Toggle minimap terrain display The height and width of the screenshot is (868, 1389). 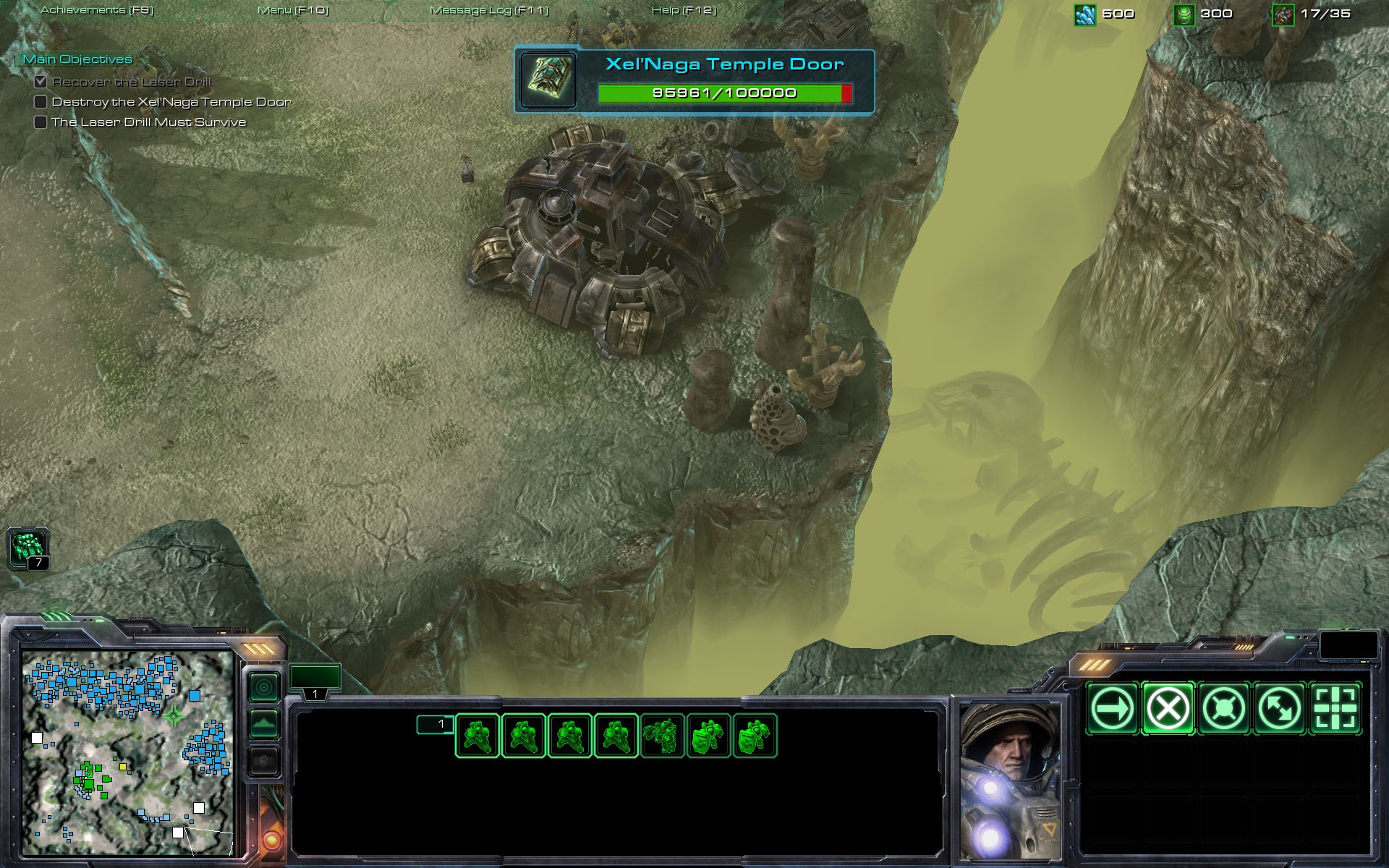[x=264, y=723]
